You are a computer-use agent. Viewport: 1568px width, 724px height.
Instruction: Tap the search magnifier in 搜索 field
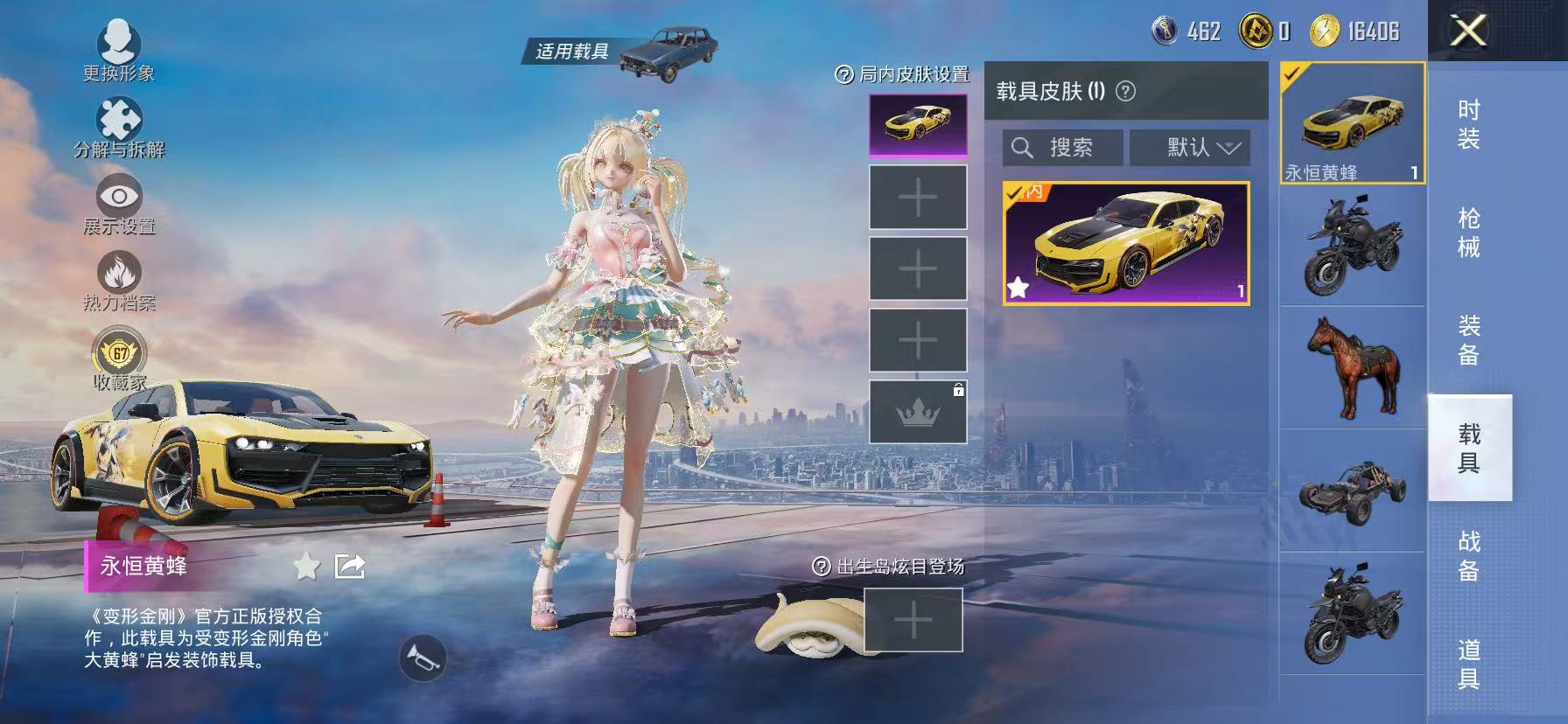click(1021, 147)
